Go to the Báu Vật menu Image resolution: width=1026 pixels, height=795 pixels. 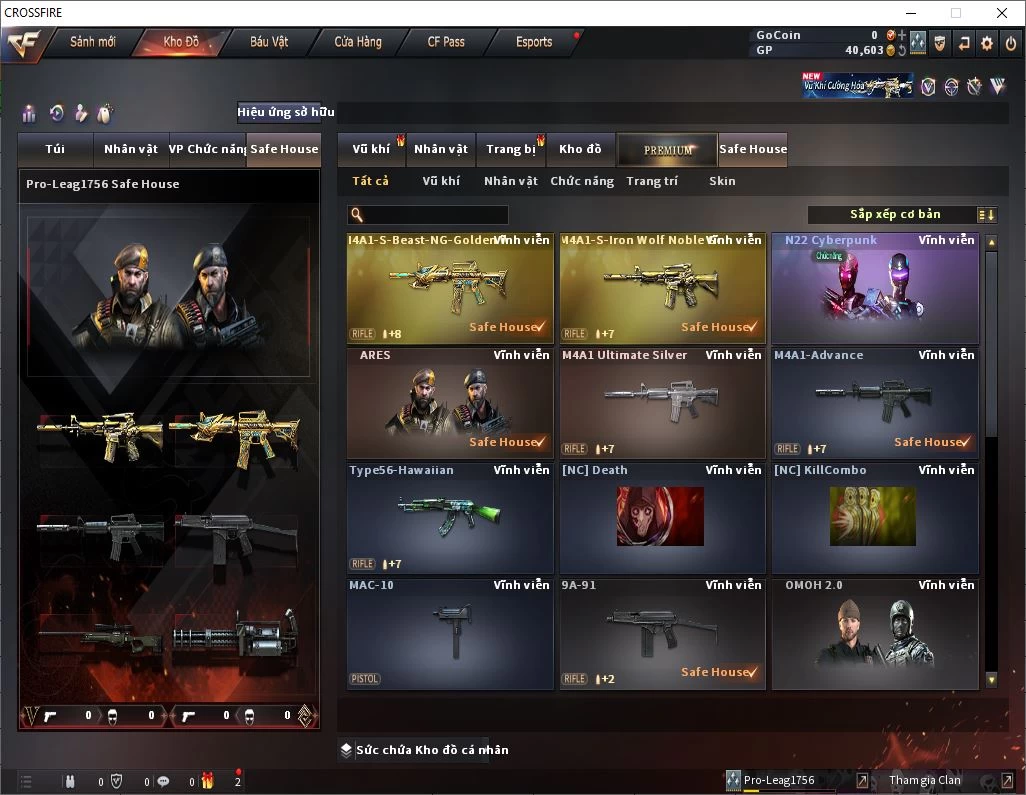coord(269,42)
